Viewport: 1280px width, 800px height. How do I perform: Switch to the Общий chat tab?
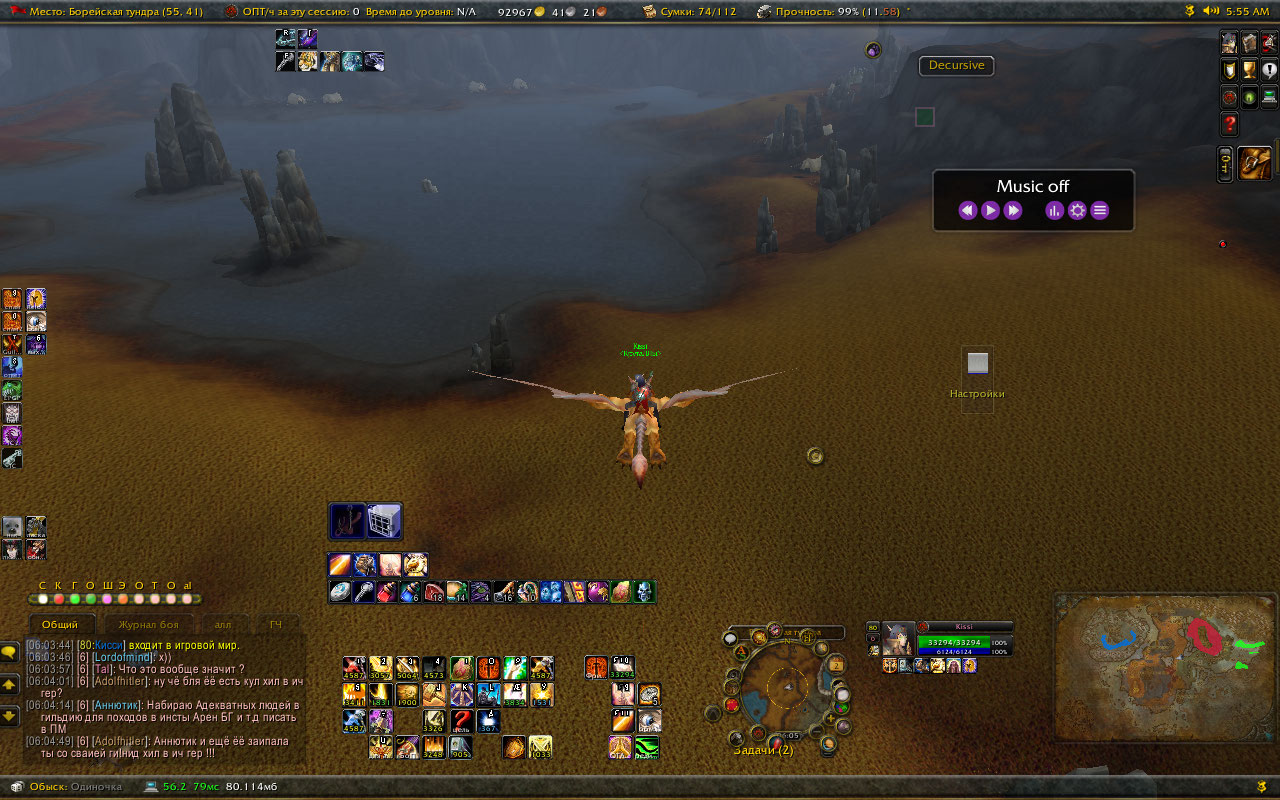[x=60, y=624]
